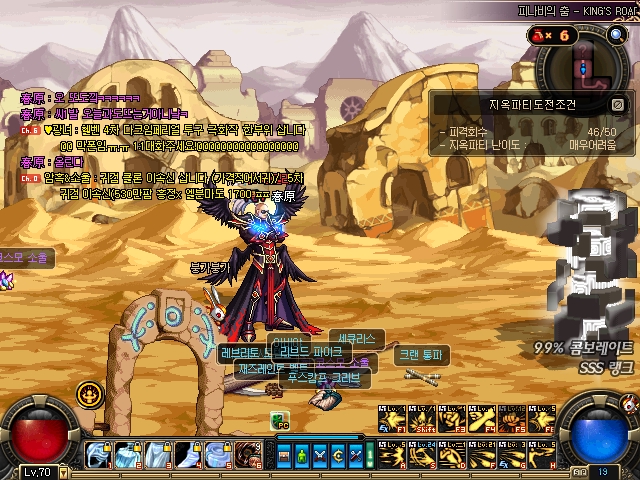Viewport: 640px width, 480px height.
Task: Activate the skill bound to Shift
Action: click(x=424, y=421)
